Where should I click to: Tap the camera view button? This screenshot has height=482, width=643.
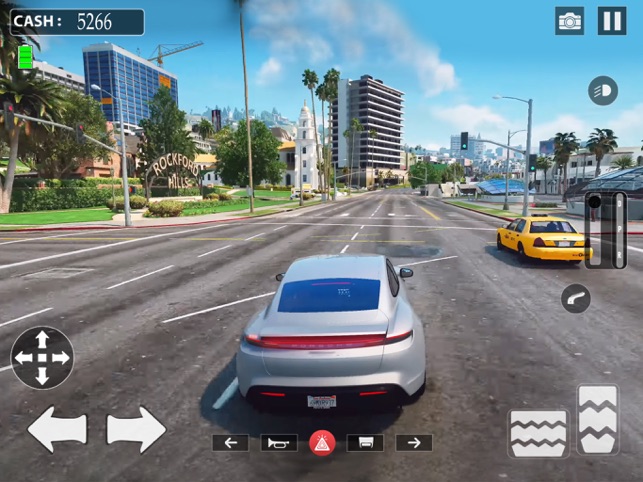tap(570, 21)
